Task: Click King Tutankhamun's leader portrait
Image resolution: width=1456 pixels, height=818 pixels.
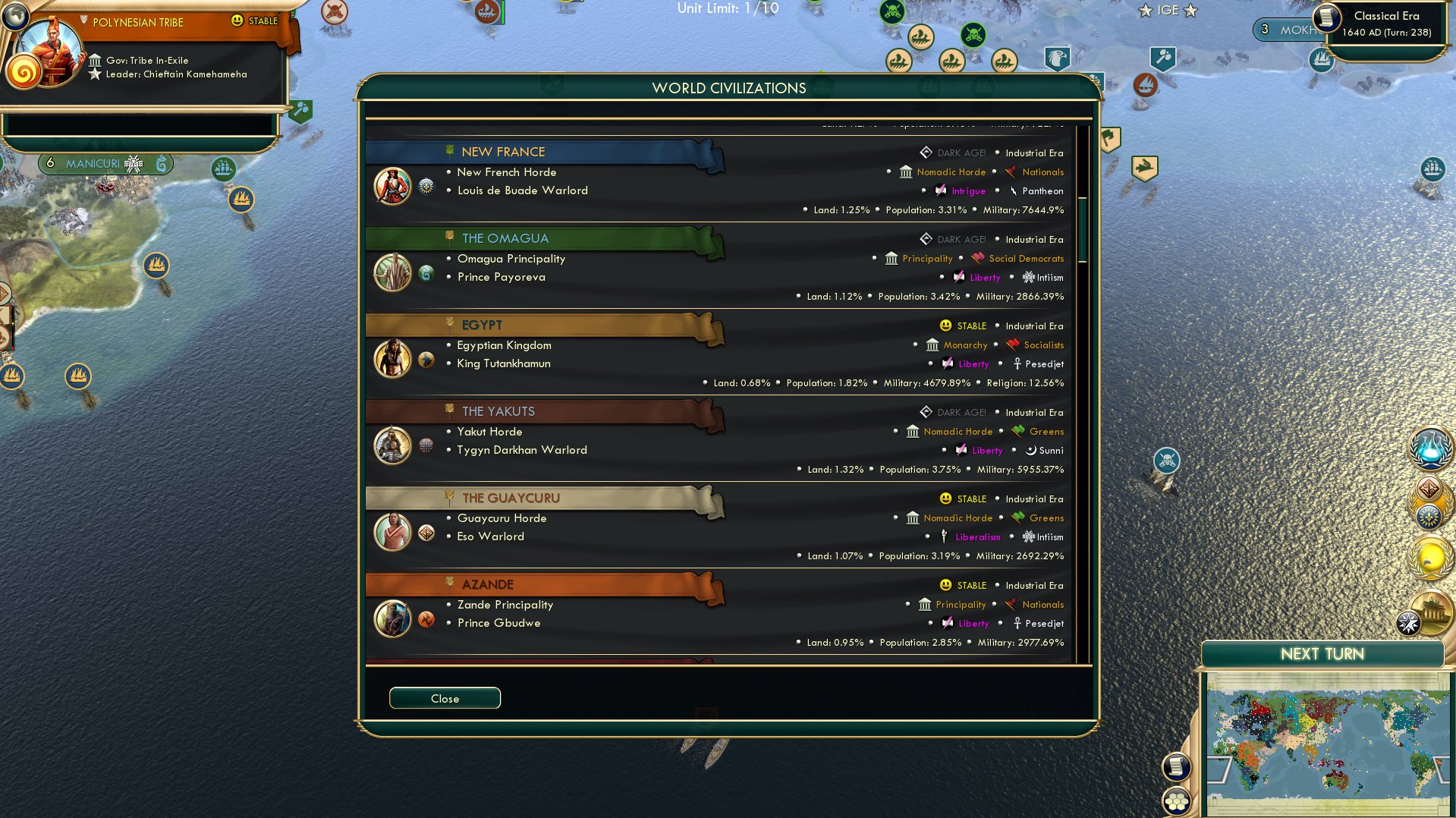Action: point(392,358)
